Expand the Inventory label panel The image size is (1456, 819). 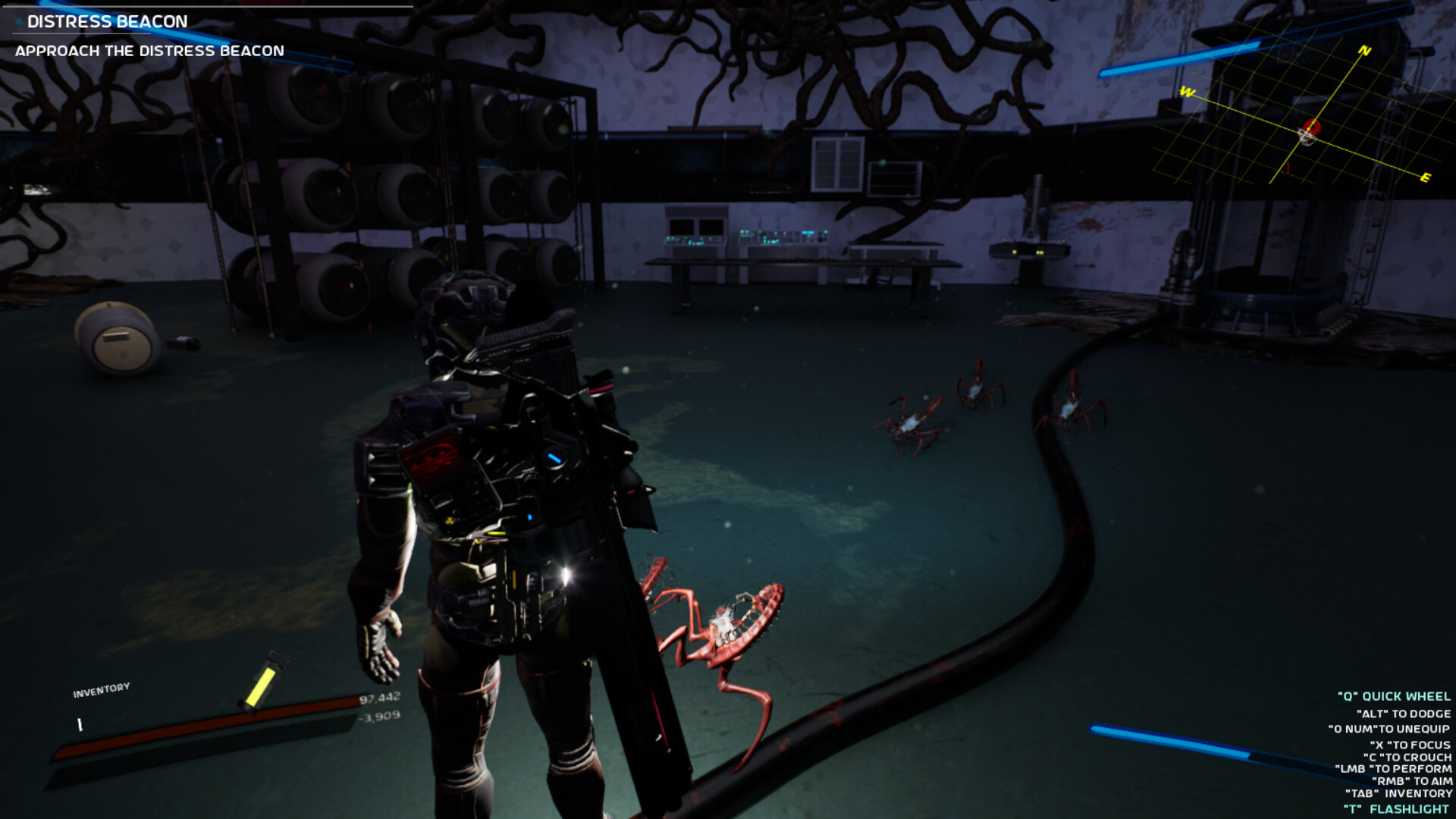click(101, 689)
